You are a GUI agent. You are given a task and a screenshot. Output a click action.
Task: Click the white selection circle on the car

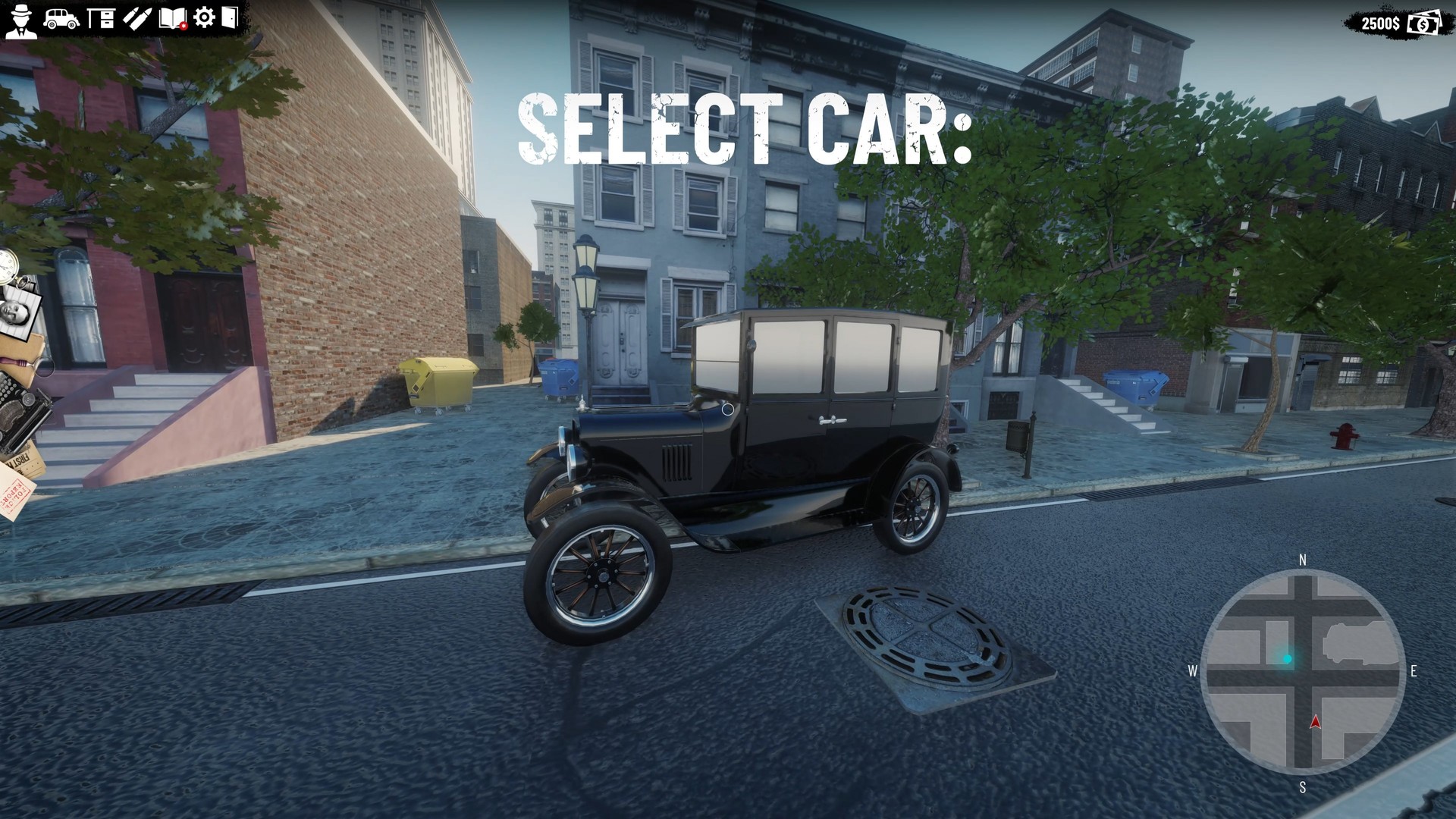pyautogui.click(x=727, y=408)
